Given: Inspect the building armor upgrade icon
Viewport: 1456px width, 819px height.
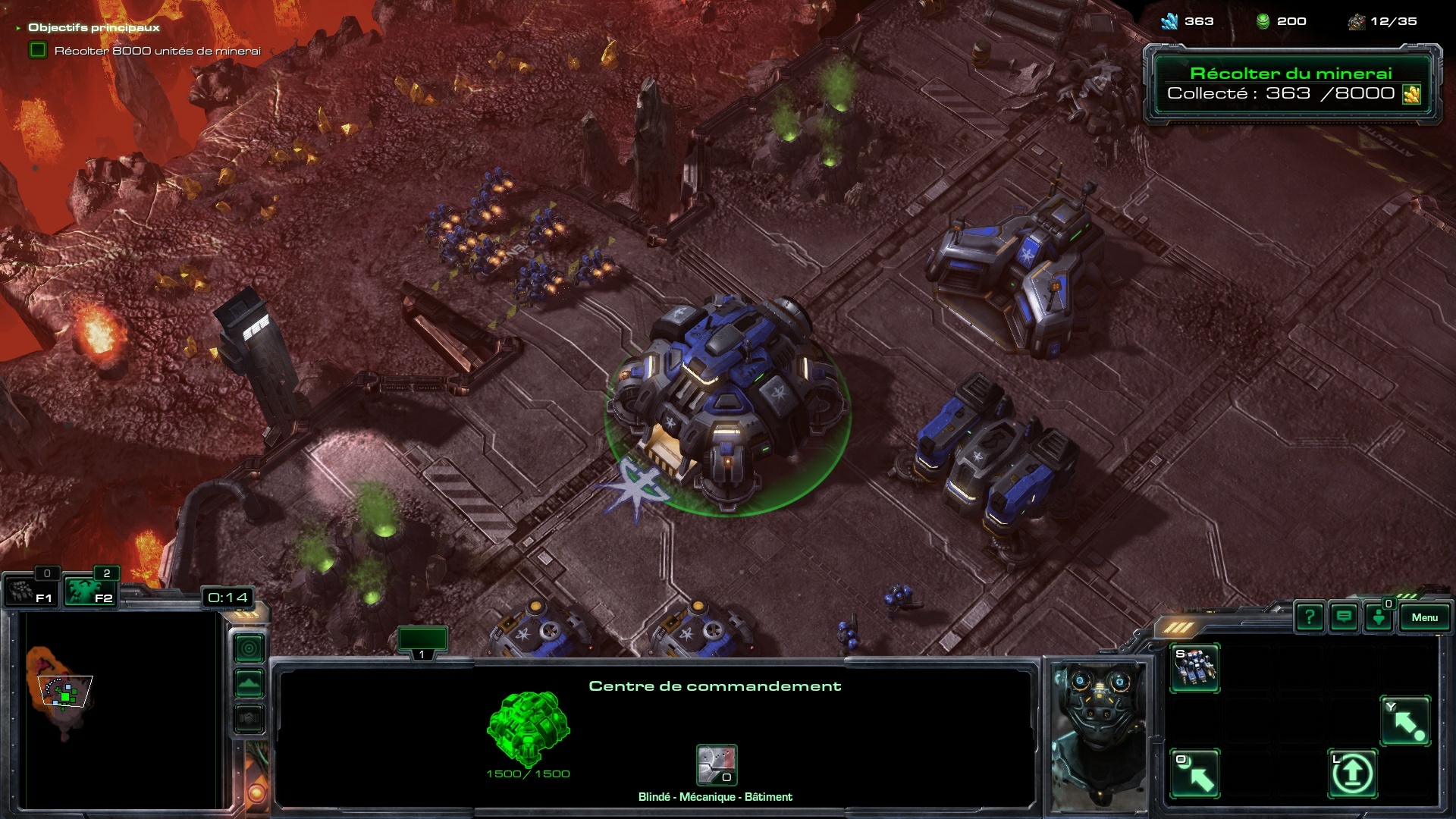Looking at the screenshot, I should [x=717, y=765].
